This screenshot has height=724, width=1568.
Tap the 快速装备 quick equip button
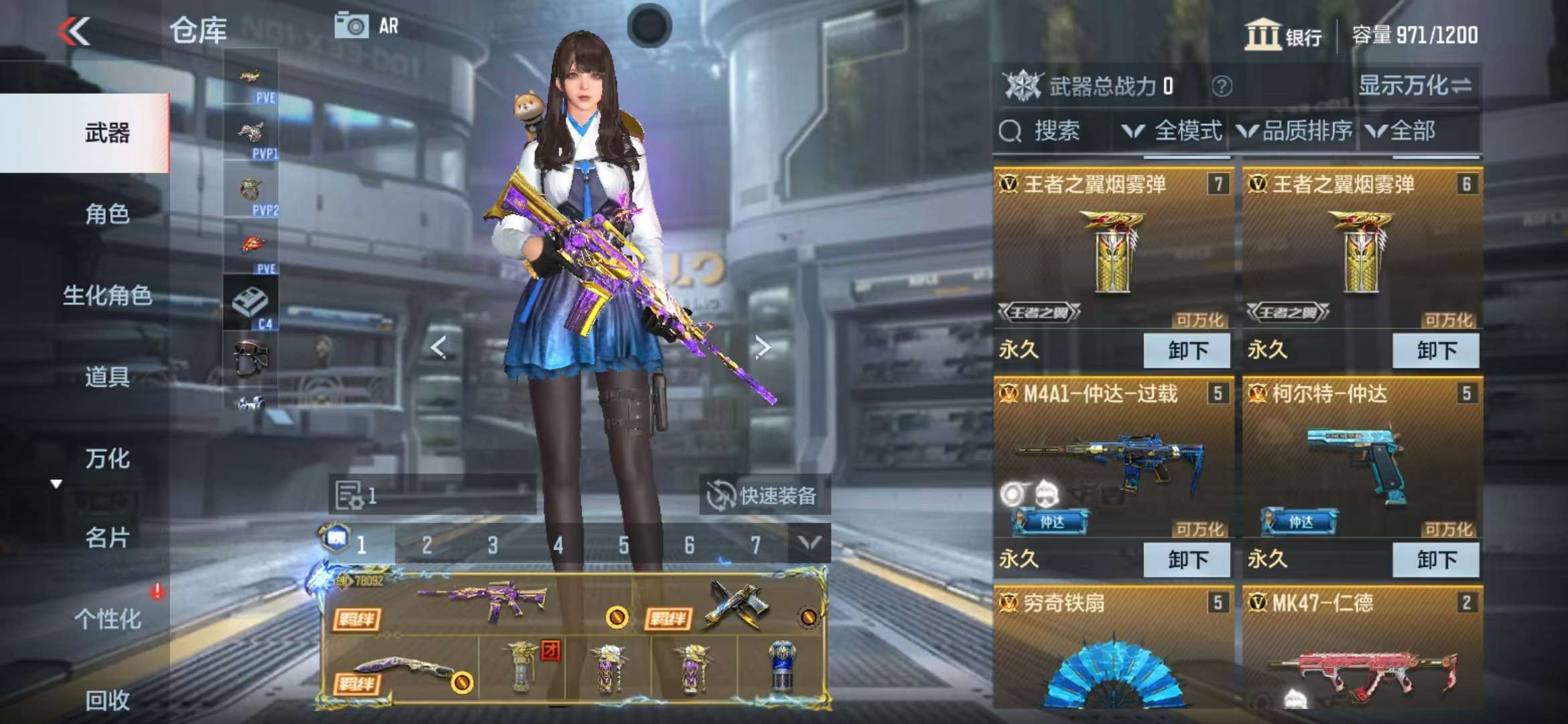(764, 496)
